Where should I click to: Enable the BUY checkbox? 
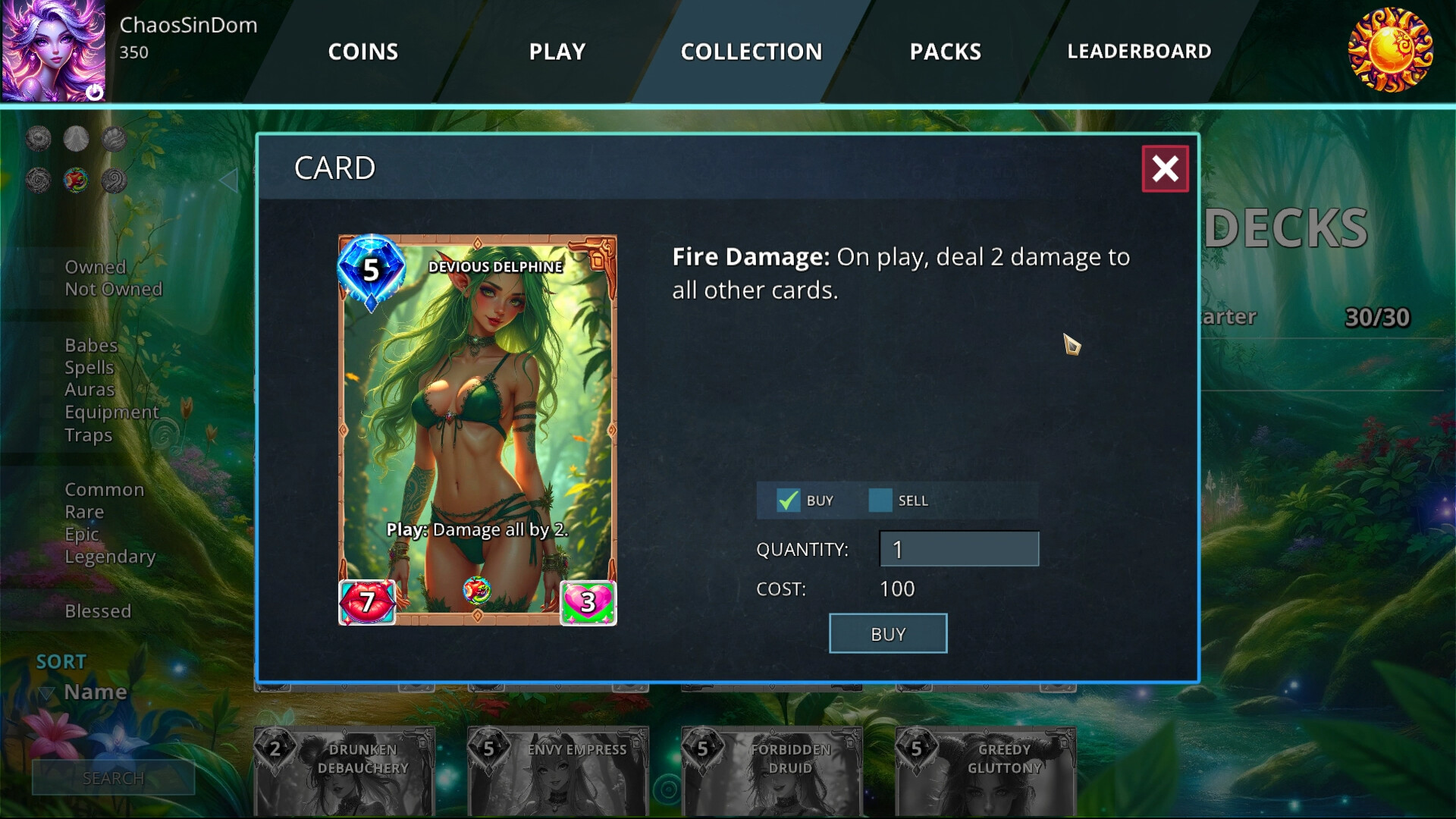coord(787,500)
